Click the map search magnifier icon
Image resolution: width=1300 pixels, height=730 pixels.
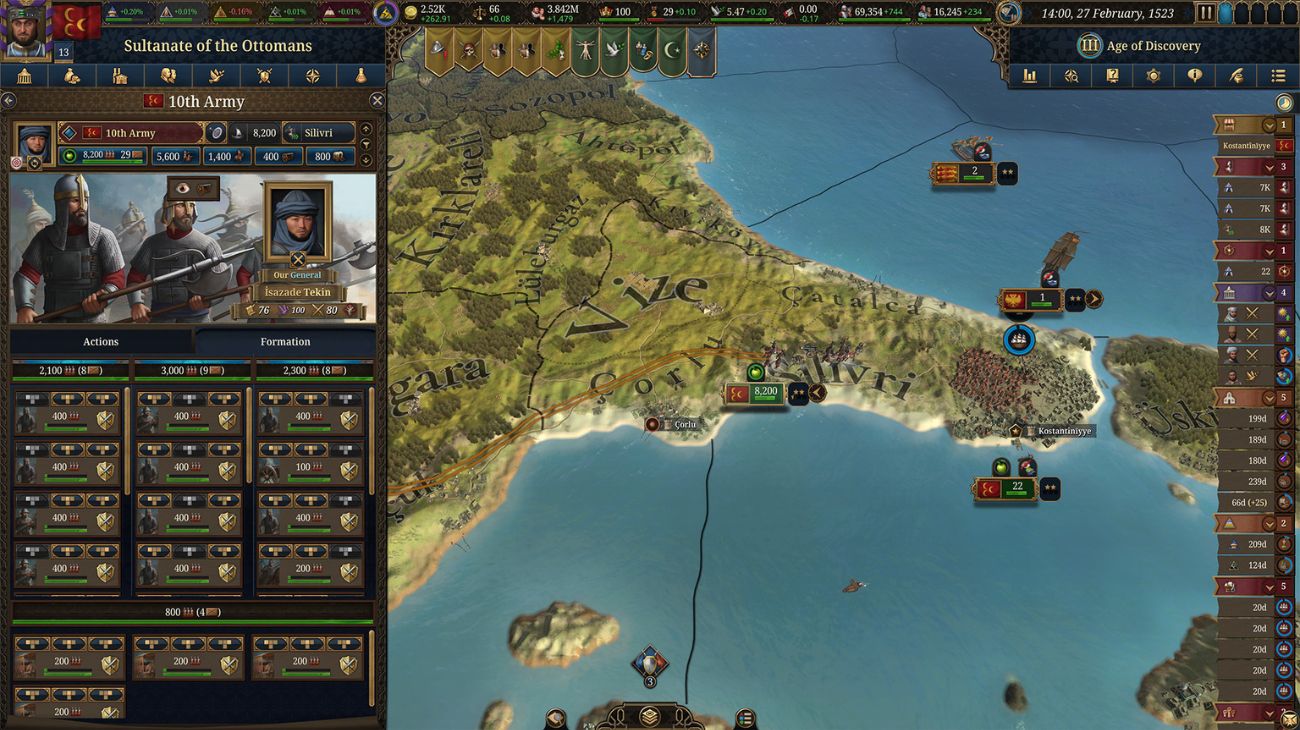(x=1072, y=76)
